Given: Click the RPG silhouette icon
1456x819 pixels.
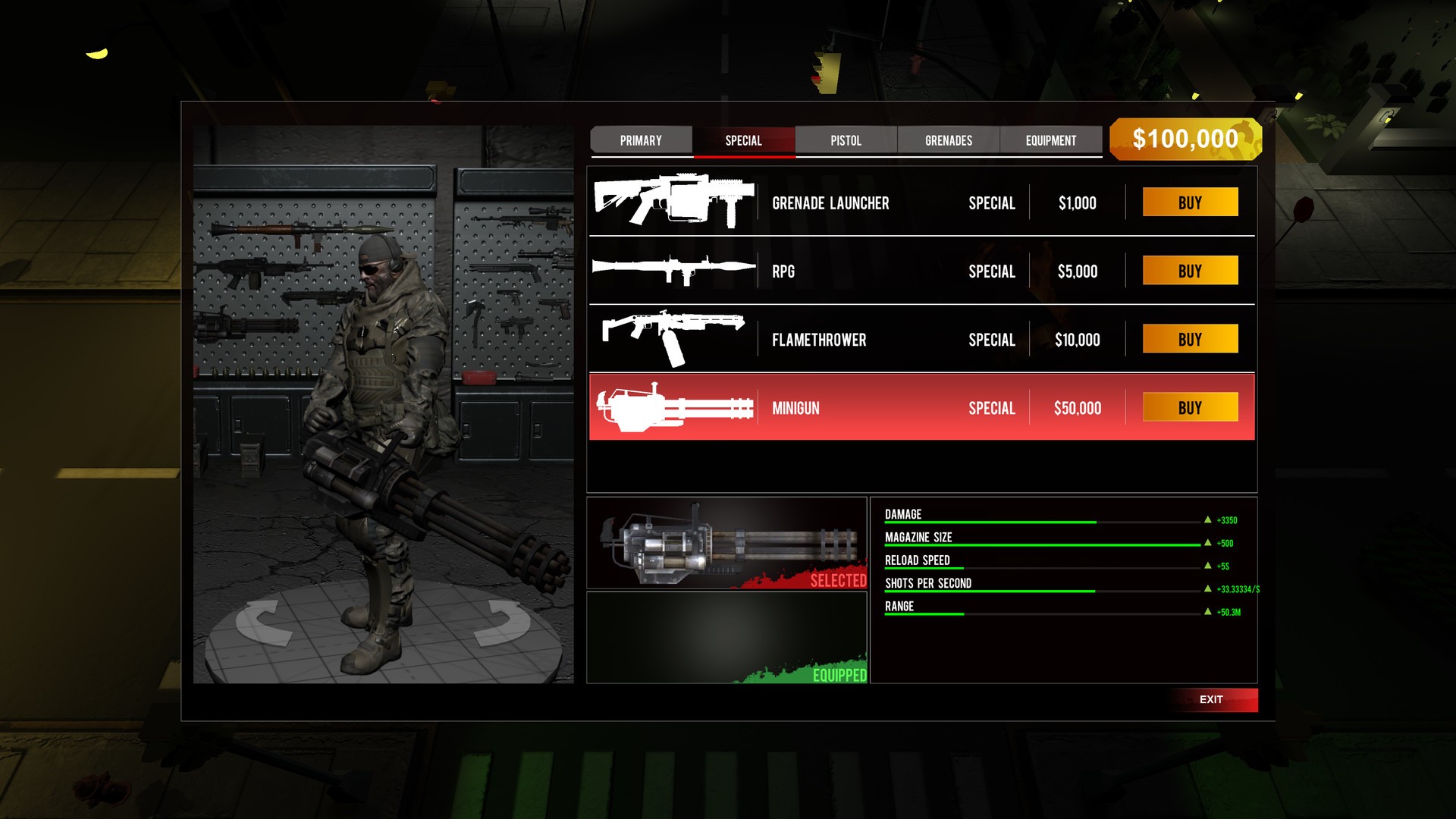Looking at the screenshot, I should pos(673,269).
